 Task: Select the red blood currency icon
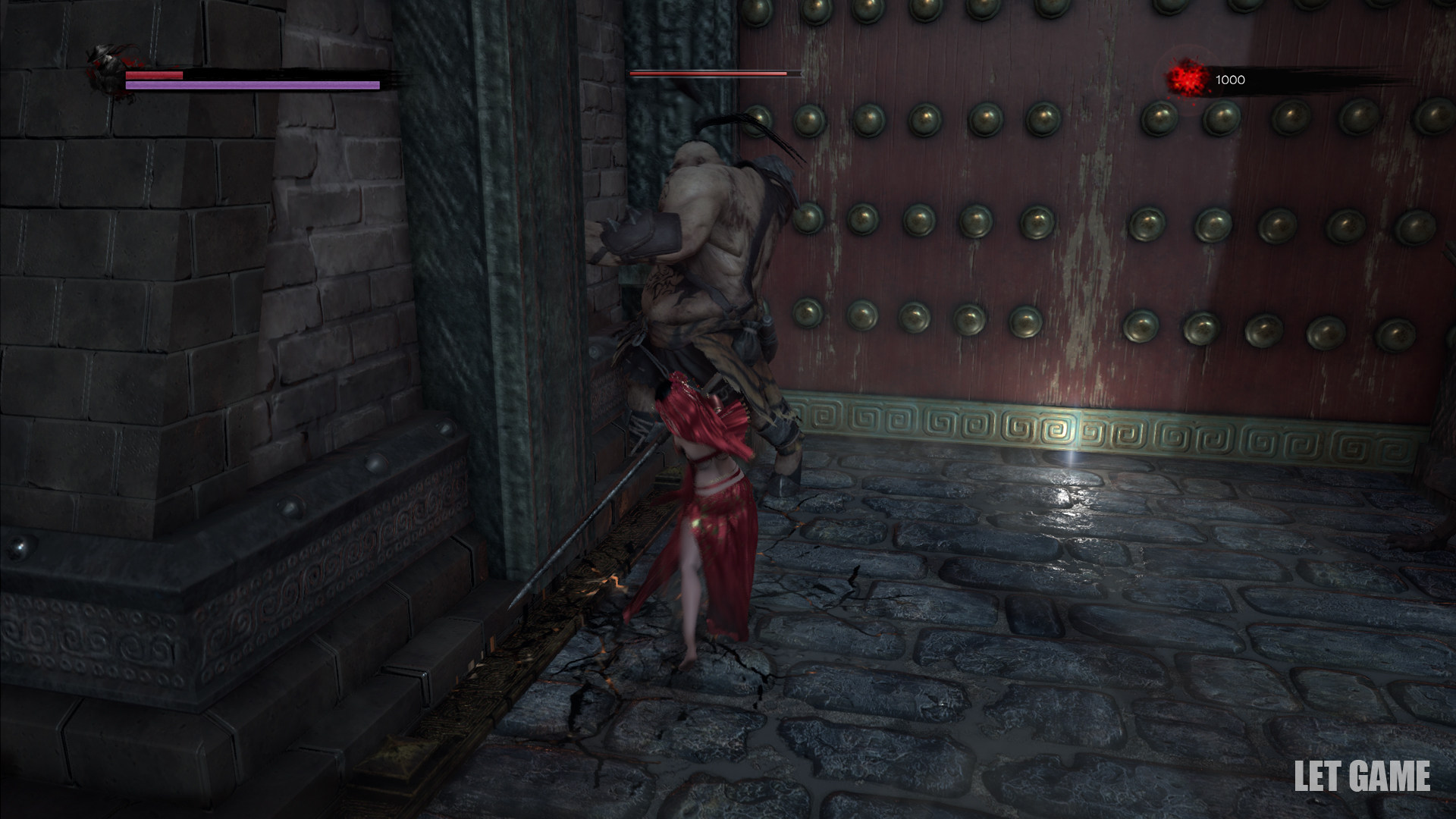click(1187, 80)
